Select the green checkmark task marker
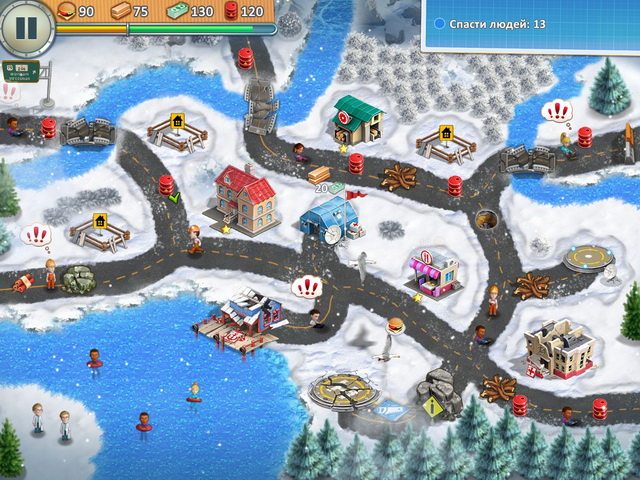640x480 pixels. (x=174, y=198)
